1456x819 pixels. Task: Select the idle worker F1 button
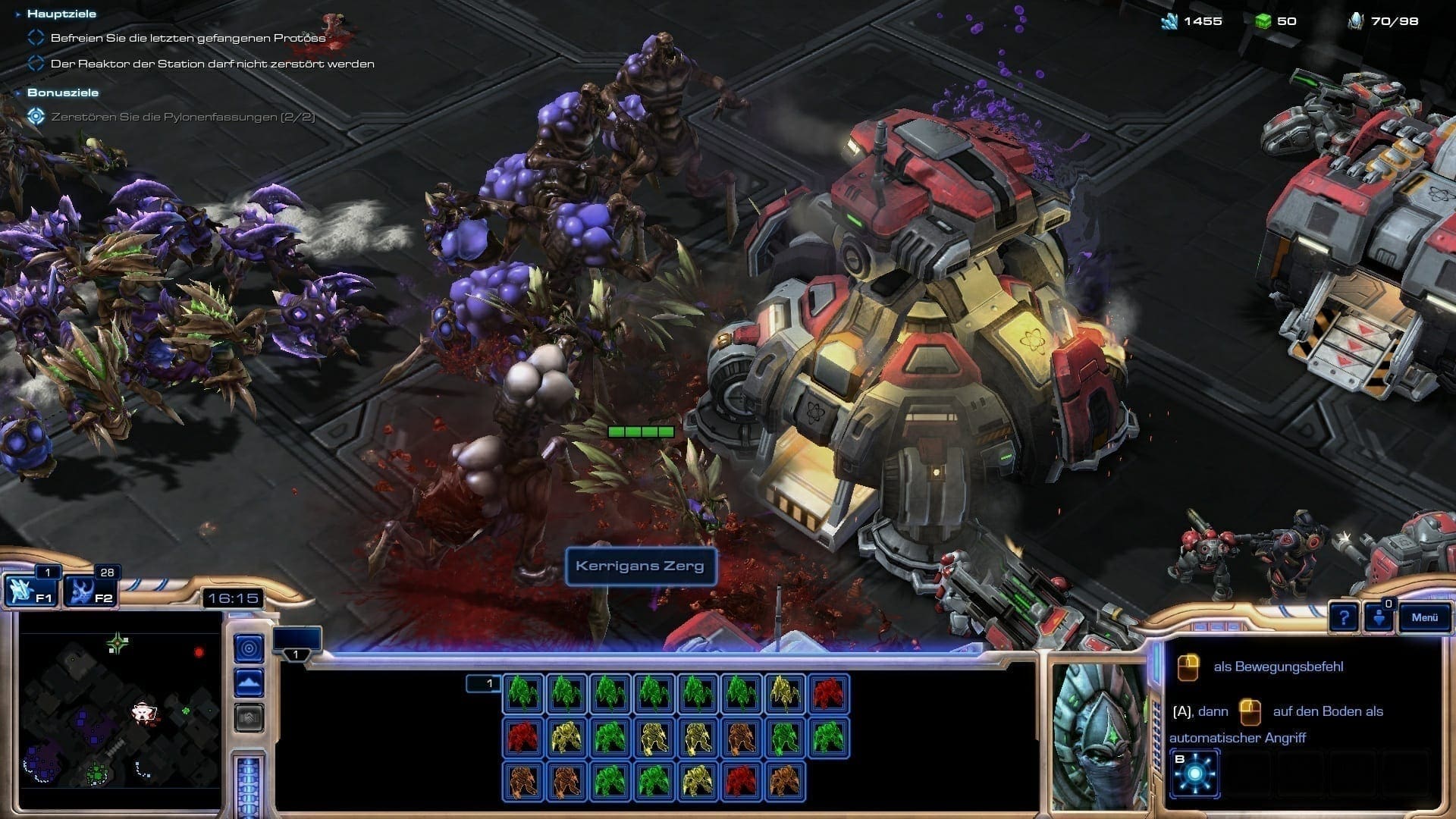click(31, 591)
